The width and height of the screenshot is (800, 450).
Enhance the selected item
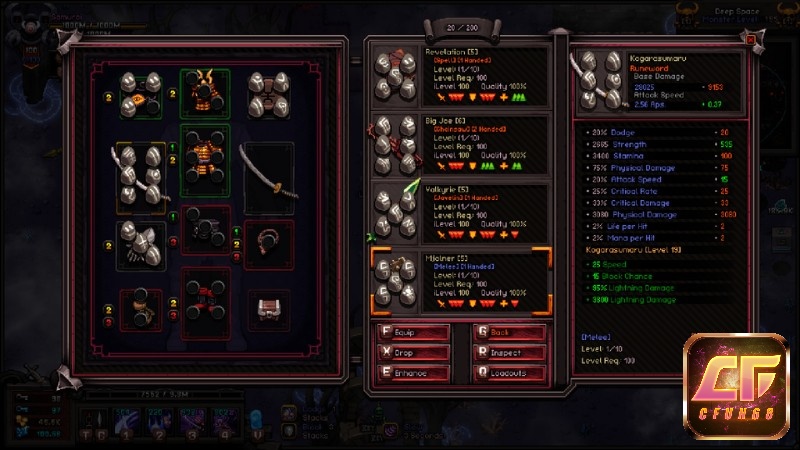click(412, 373)
